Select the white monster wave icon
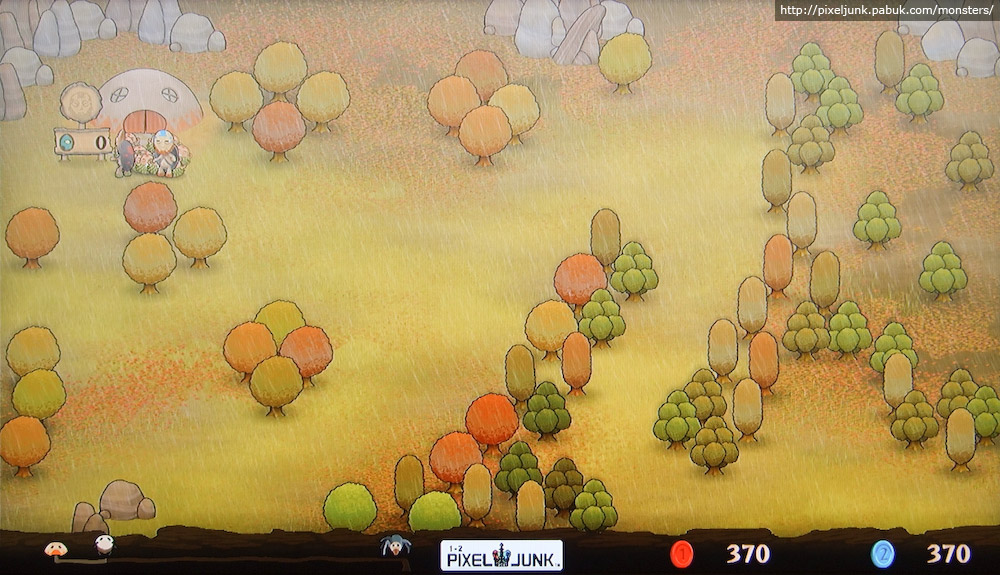This screenshot has height=575, width=1000. (104, 545)
